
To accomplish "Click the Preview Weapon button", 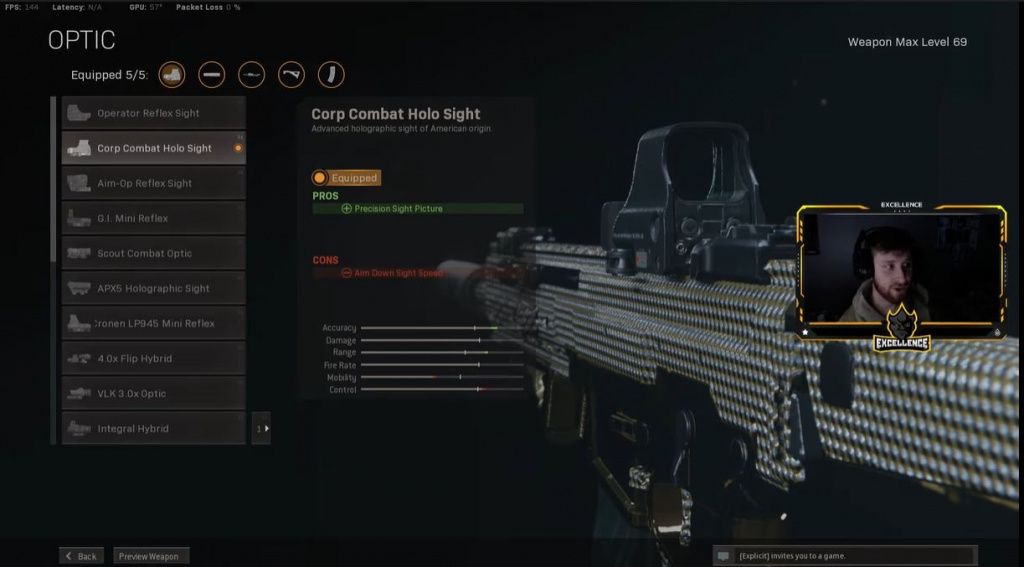I will pyautogui.click(x=150, y=556).
